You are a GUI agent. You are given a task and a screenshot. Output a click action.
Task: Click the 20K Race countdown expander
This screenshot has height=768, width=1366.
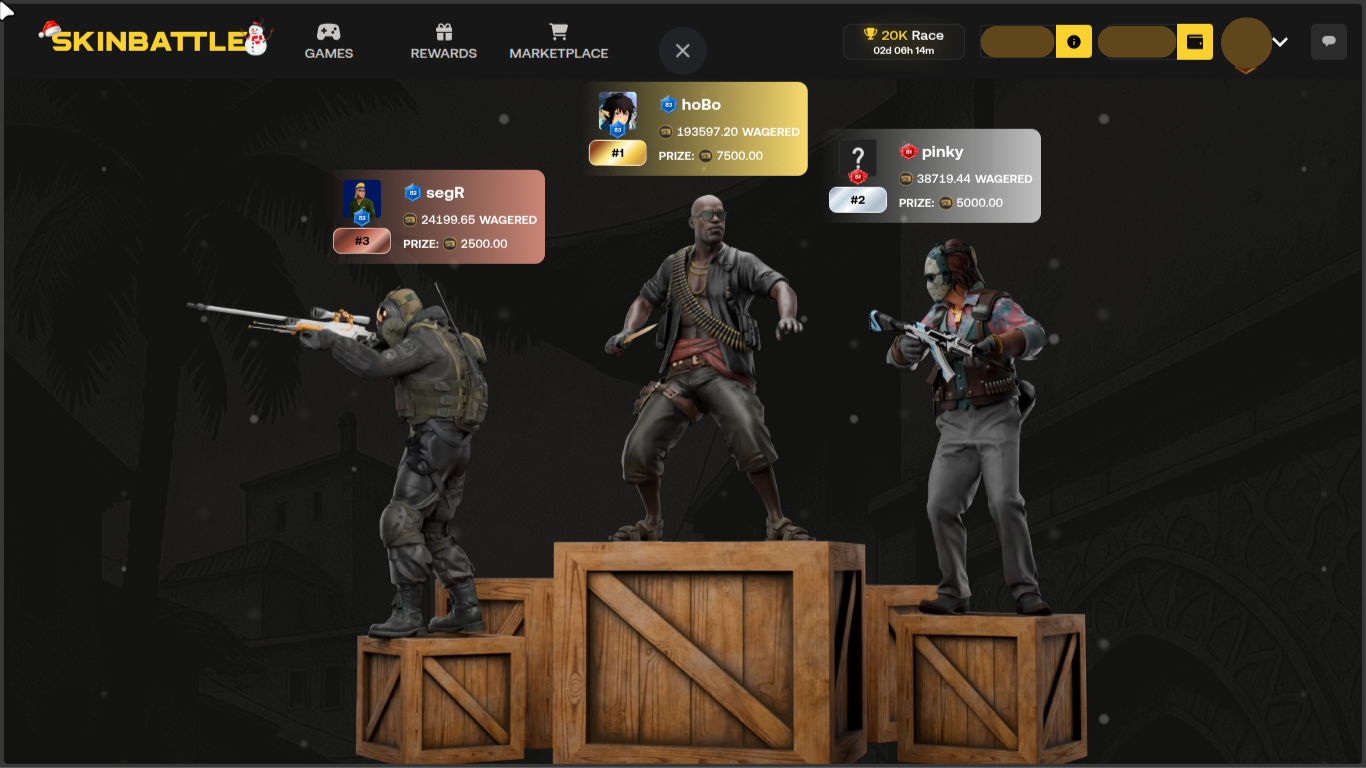[x=903, y=49]
